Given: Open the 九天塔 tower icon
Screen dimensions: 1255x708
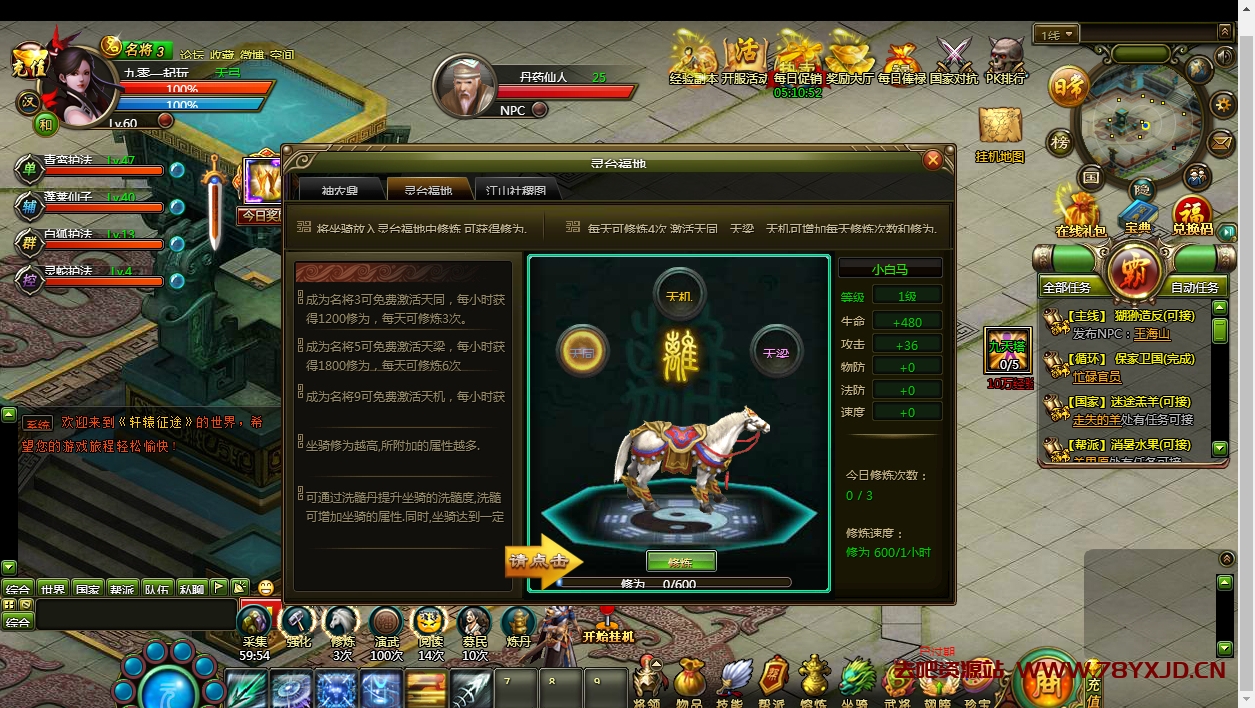Looking at the screenshot, I should click(1008, 350).
